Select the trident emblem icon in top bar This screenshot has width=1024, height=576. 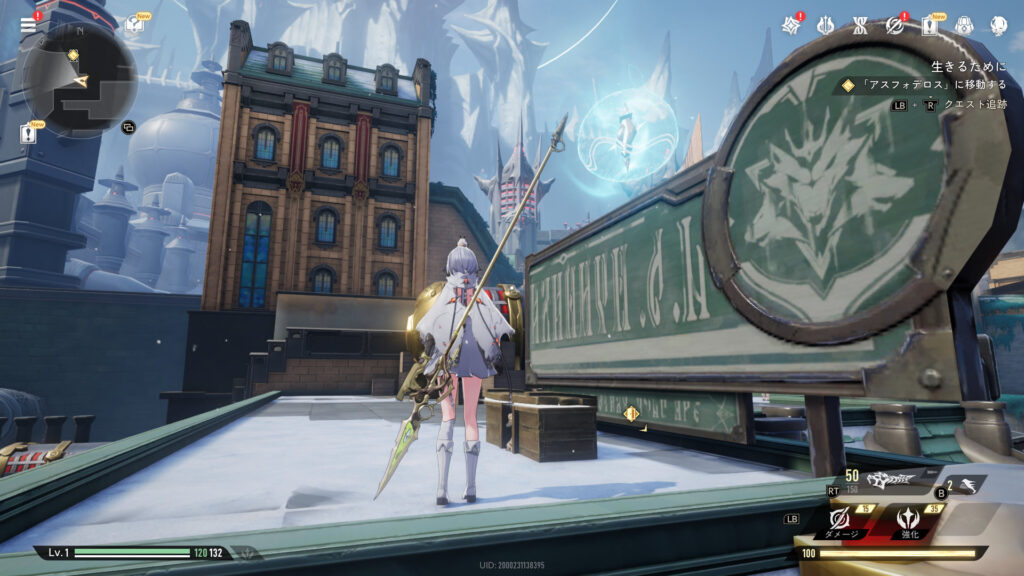tap(825, 25)
